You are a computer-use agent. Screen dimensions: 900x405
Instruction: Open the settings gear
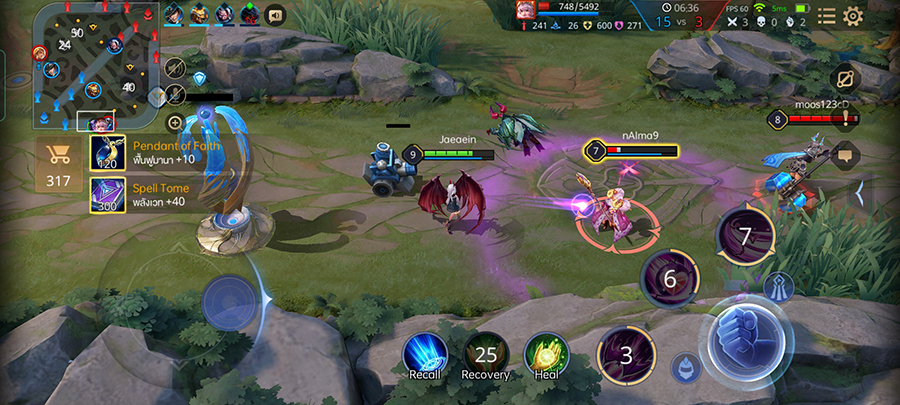[853, 16]
